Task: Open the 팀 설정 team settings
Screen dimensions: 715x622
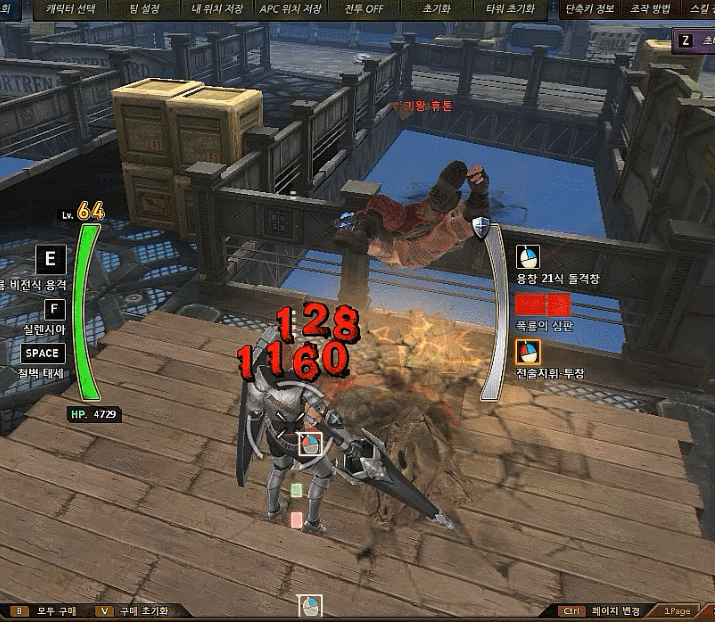Action: click(x=145, y=9)
